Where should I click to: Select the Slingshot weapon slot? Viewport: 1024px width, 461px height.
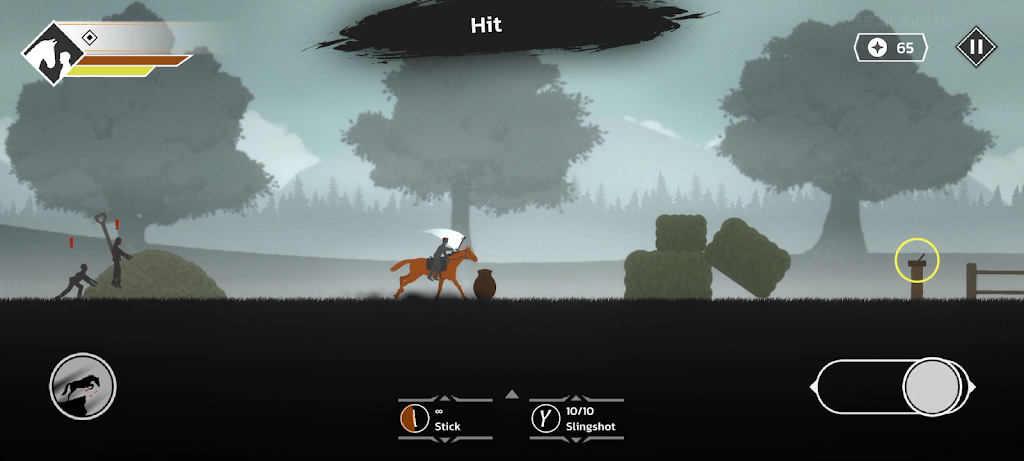576,418
